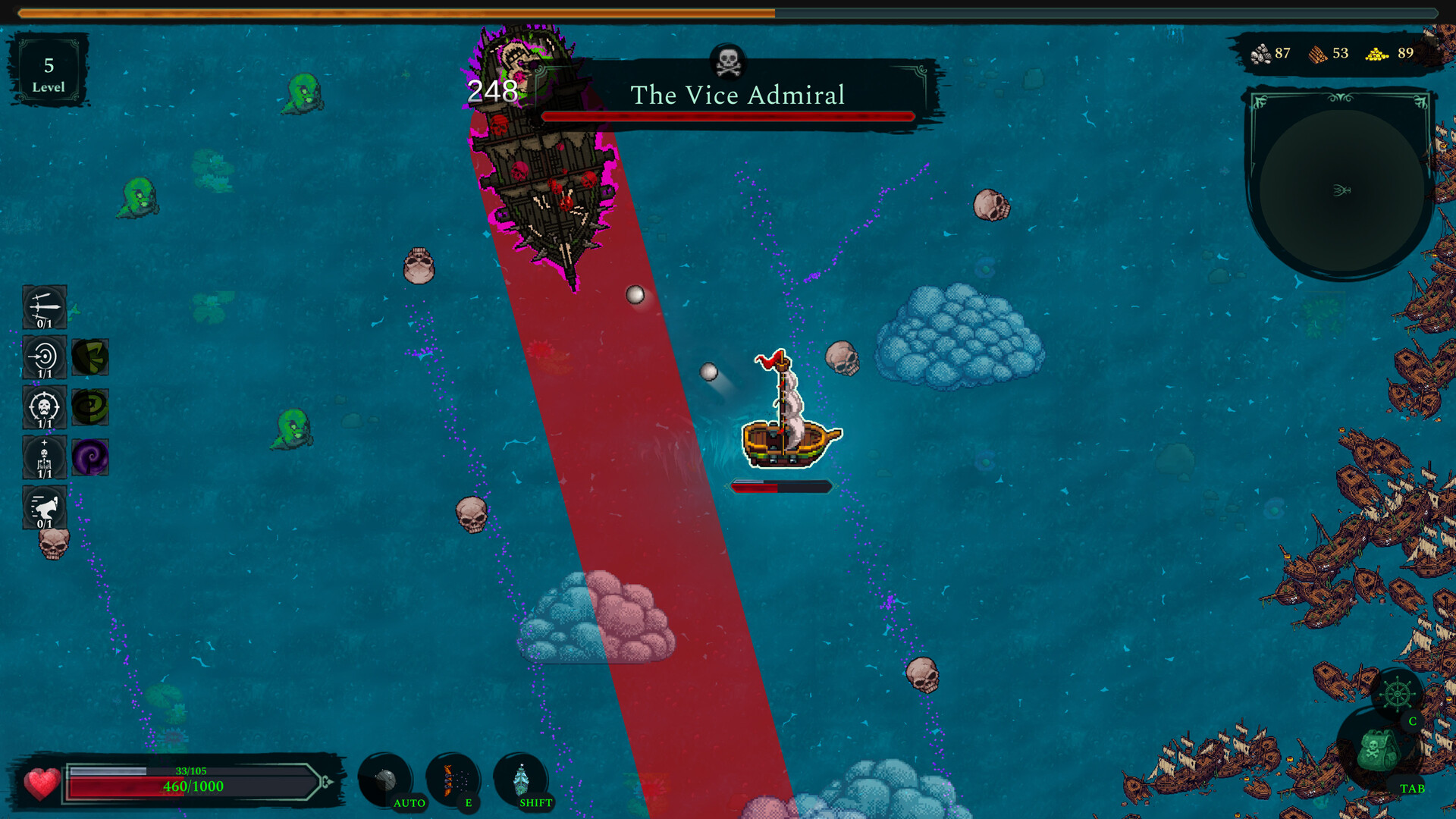This screenshot has width=1456, height=819.
Task: Click the skull icon above the boss bar
Action: click(730, 61)
